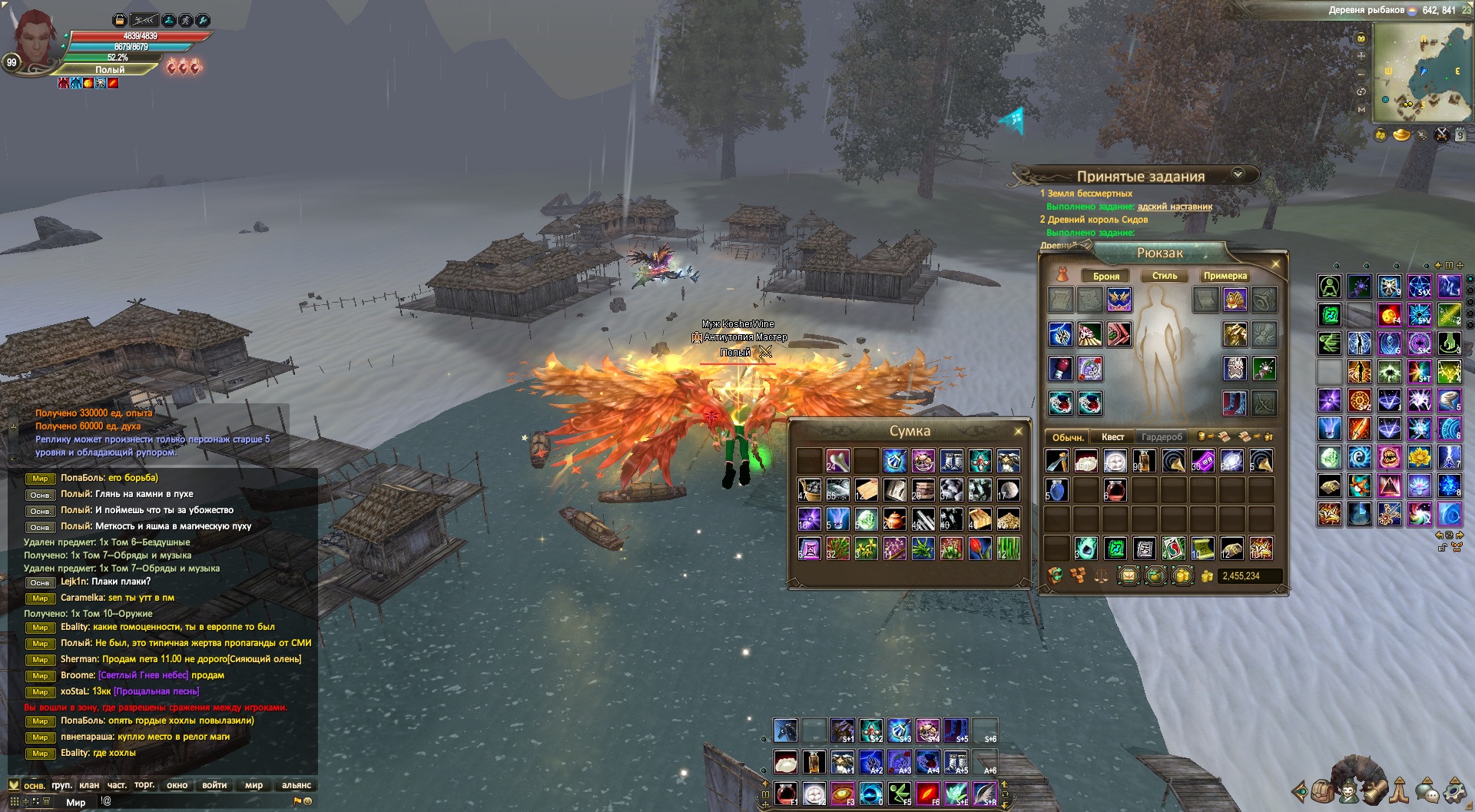Viewport: 1475px width, 812px height.
Task: Open the Гардероб wardrobe tab
Action: click(x=1162, y=437)
